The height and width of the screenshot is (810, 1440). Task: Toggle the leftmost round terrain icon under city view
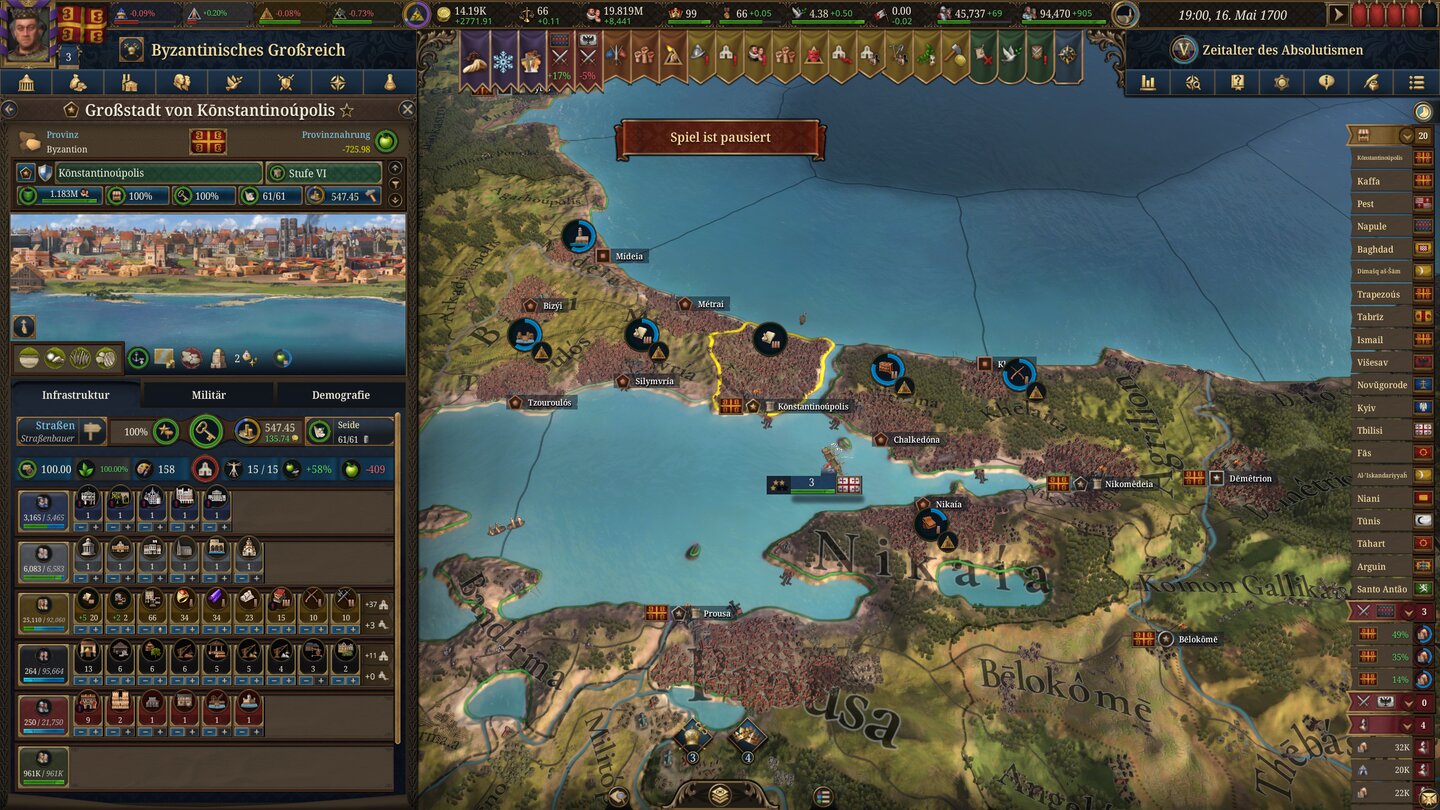(29, 358)
